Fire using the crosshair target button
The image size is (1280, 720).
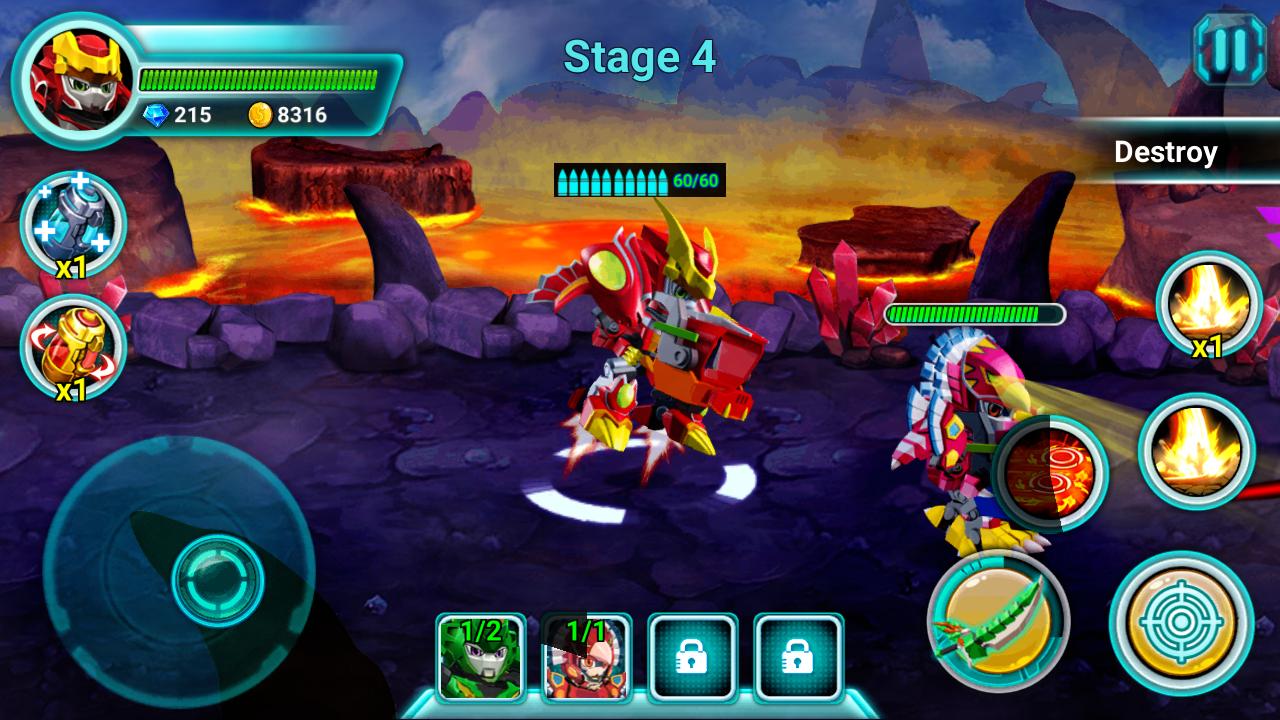click(x=1181, y=623)
